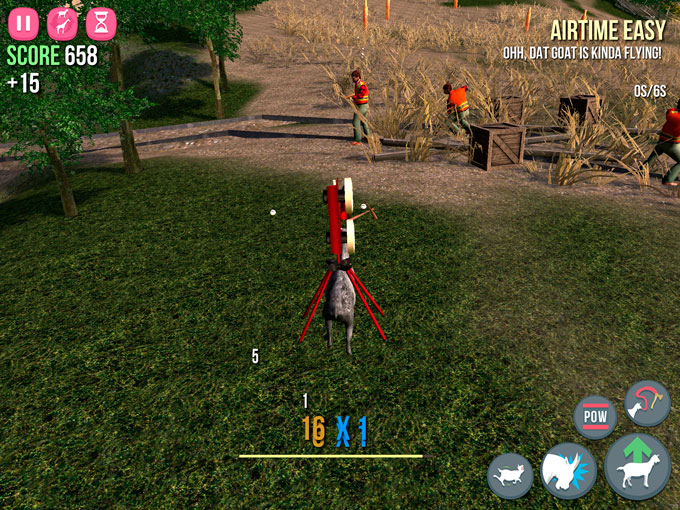Hit the POW special ability button
The height and width of the screenshot is (510, 680).
pos(595,416)
